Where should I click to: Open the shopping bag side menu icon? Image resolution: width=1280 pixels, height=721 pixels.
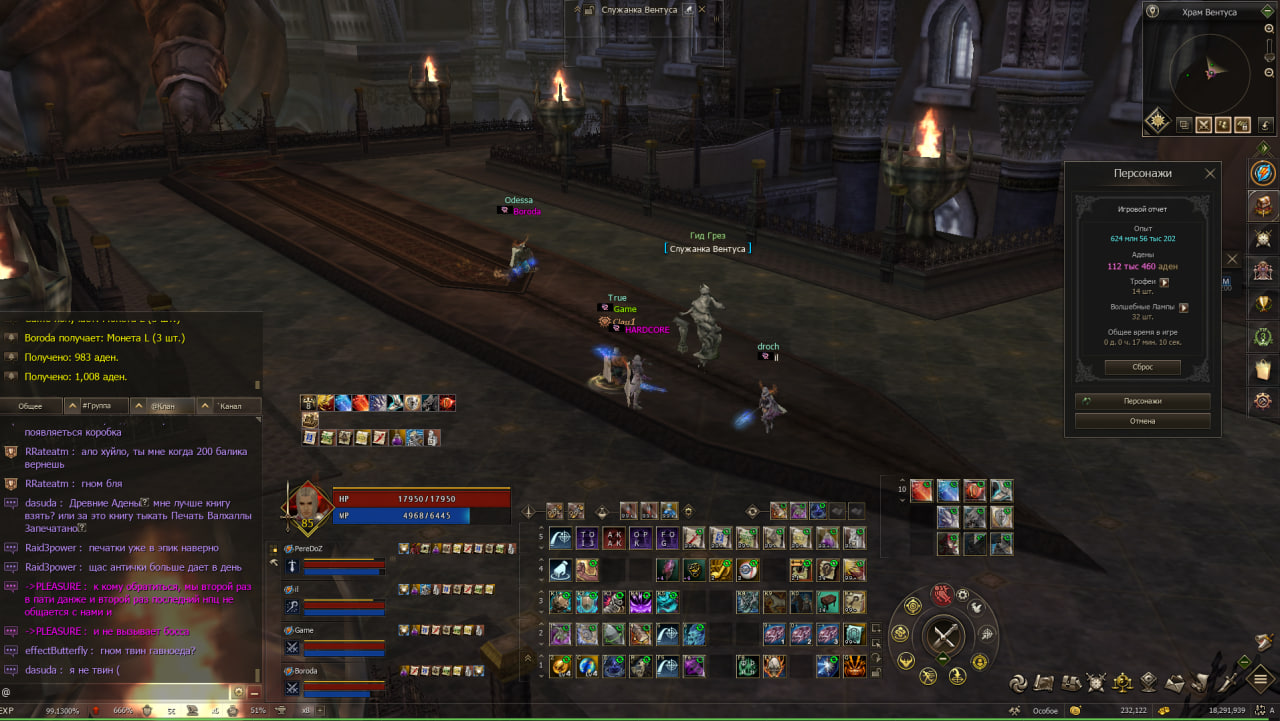click(x=1263, y=369)
